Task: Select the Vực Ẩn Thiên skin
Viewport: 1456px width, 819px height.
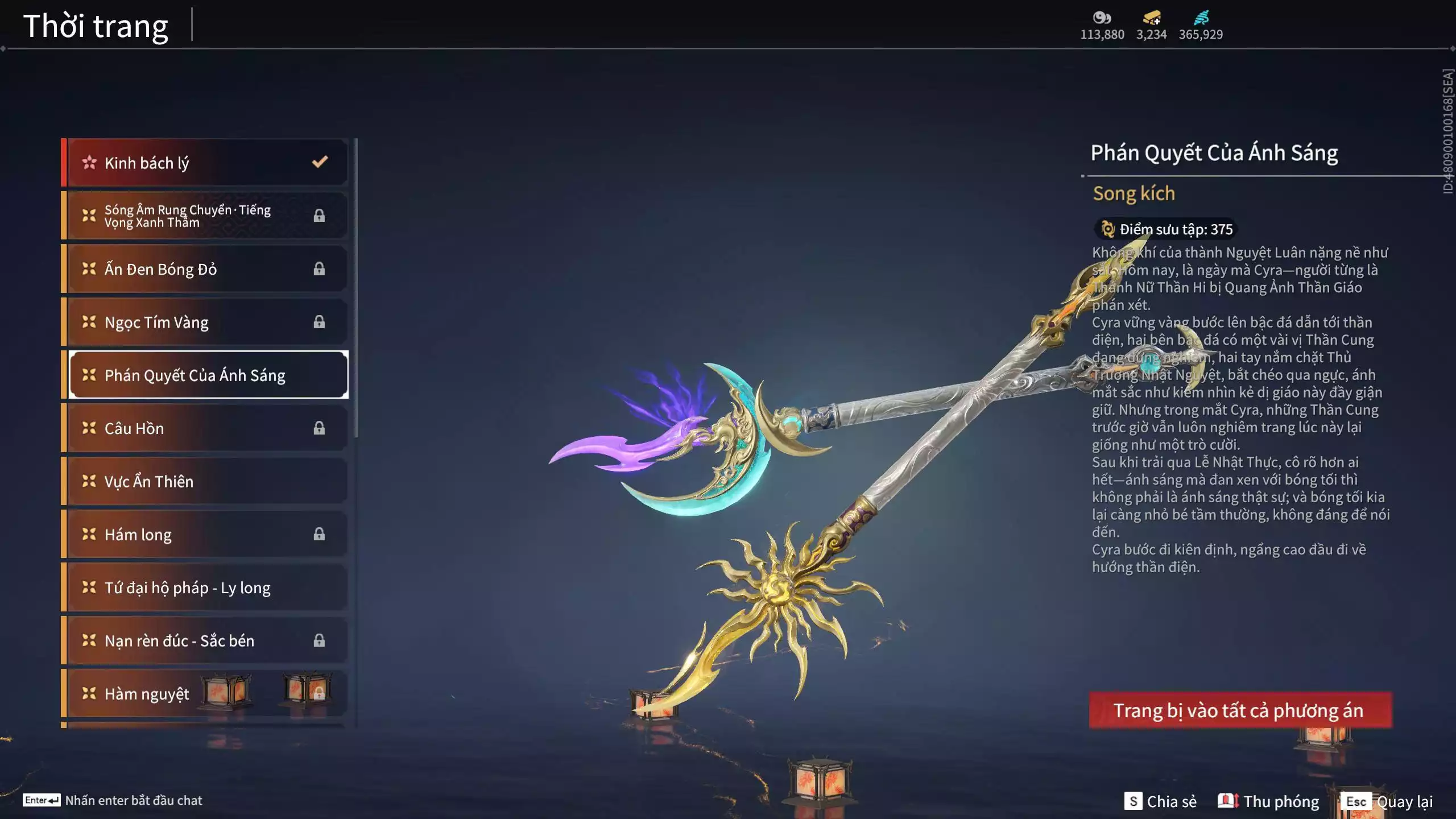Action: (x=205, y=481)
